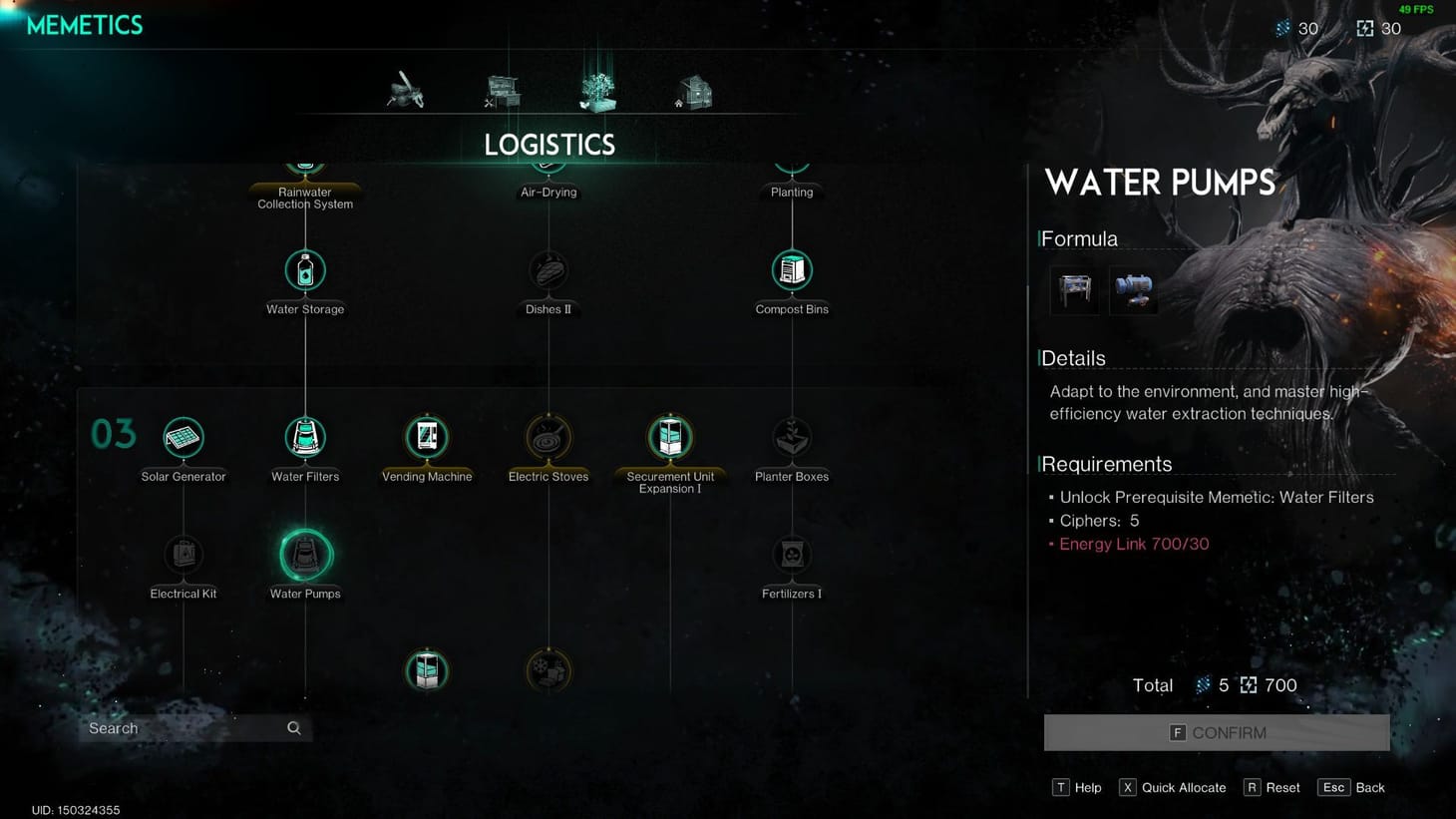View the first Formula ingredient item
Image resolution: width=1456 pixels, height=819 pixels.
1074,288
